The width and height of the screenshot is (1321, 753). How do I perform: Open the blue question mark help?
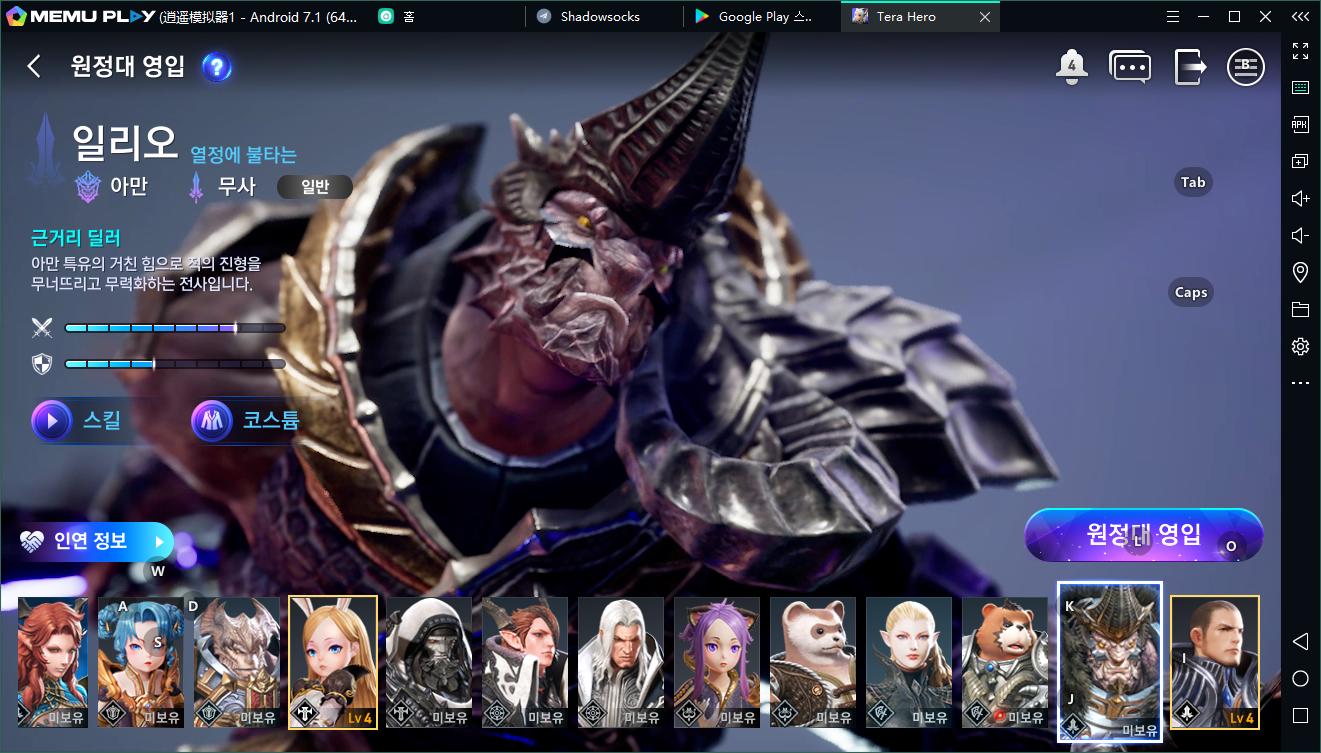217,67
